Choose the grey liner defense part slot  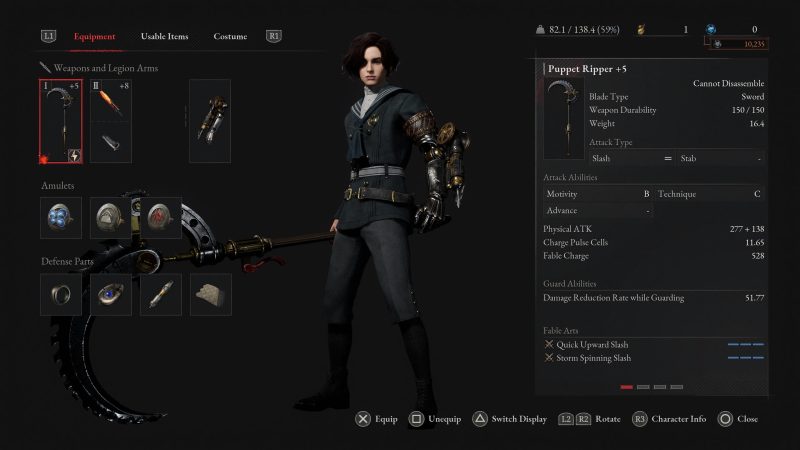[x=210, y=294]
